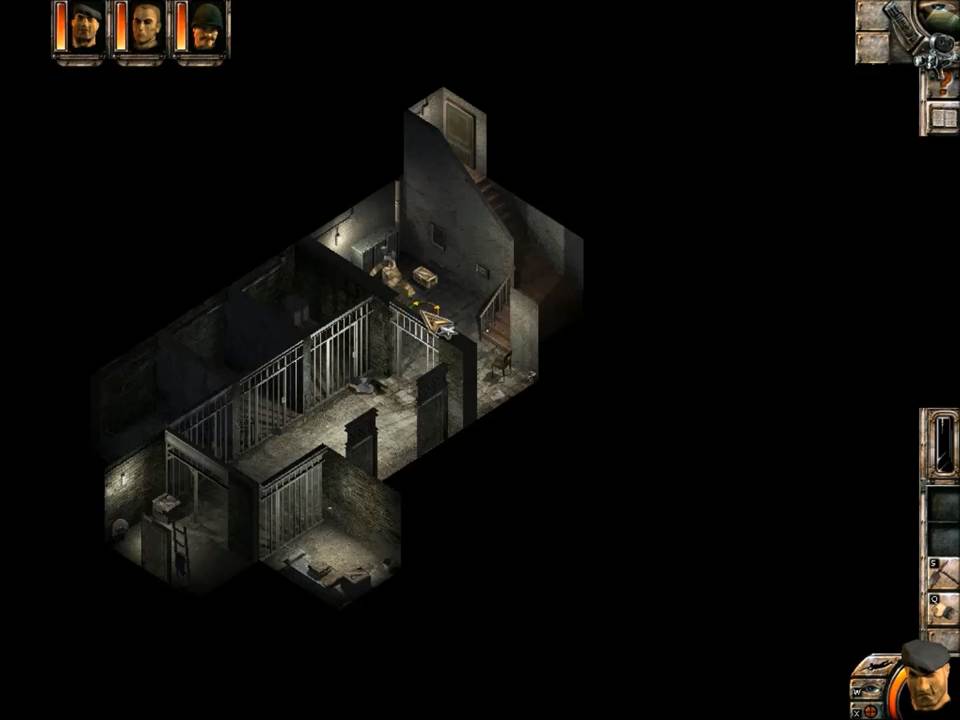Click the crawling soldier stance icon

[875, 667]
